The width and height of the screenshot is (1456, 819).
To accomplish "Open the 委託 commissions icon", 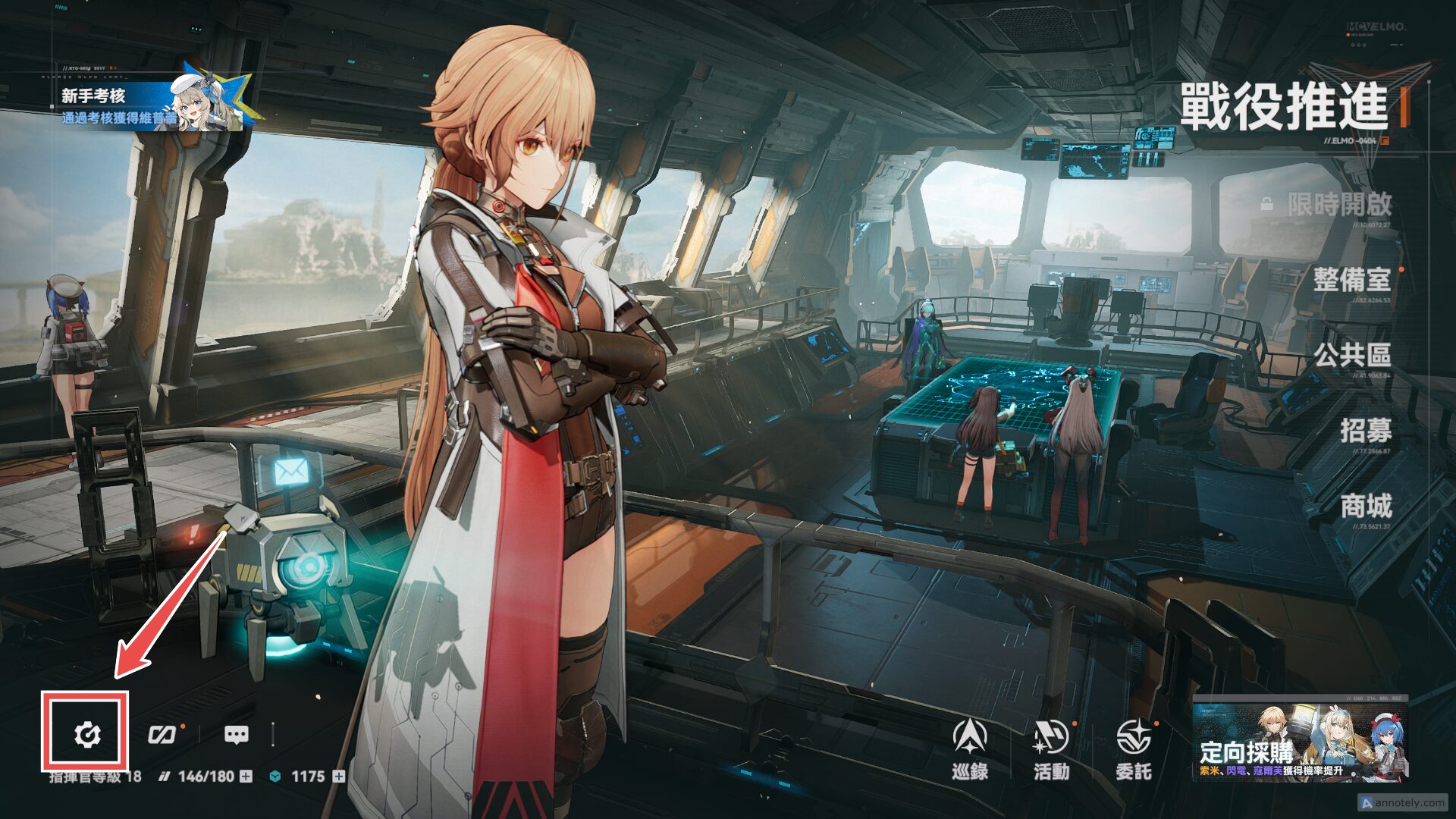I will coord(1133,748).
